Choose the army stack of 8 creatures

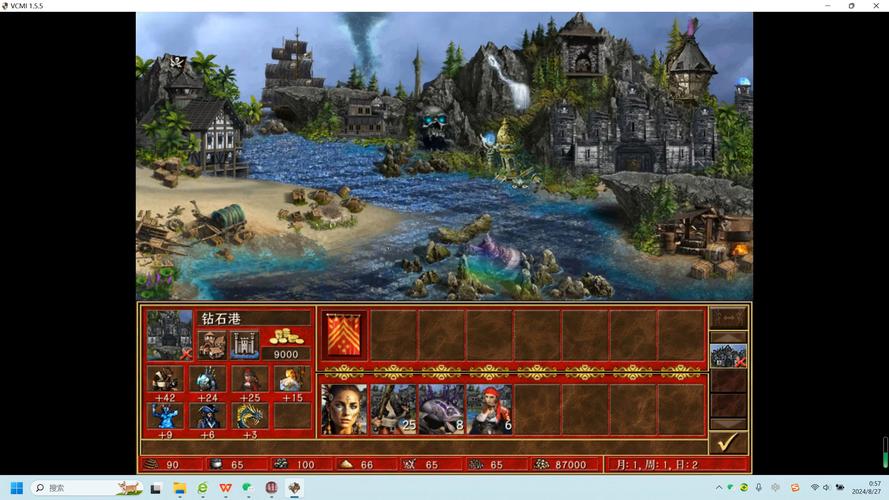click(441, 409)
